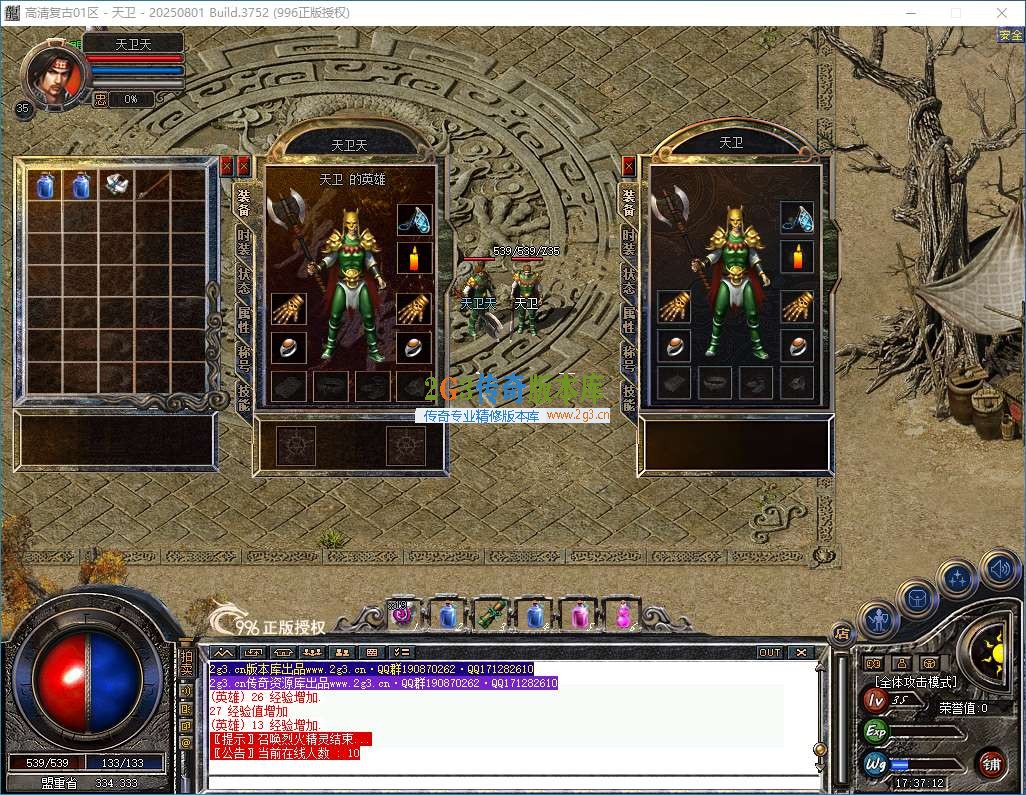Close the chat log window
The image size is (1026, 795).
point(800,652)
